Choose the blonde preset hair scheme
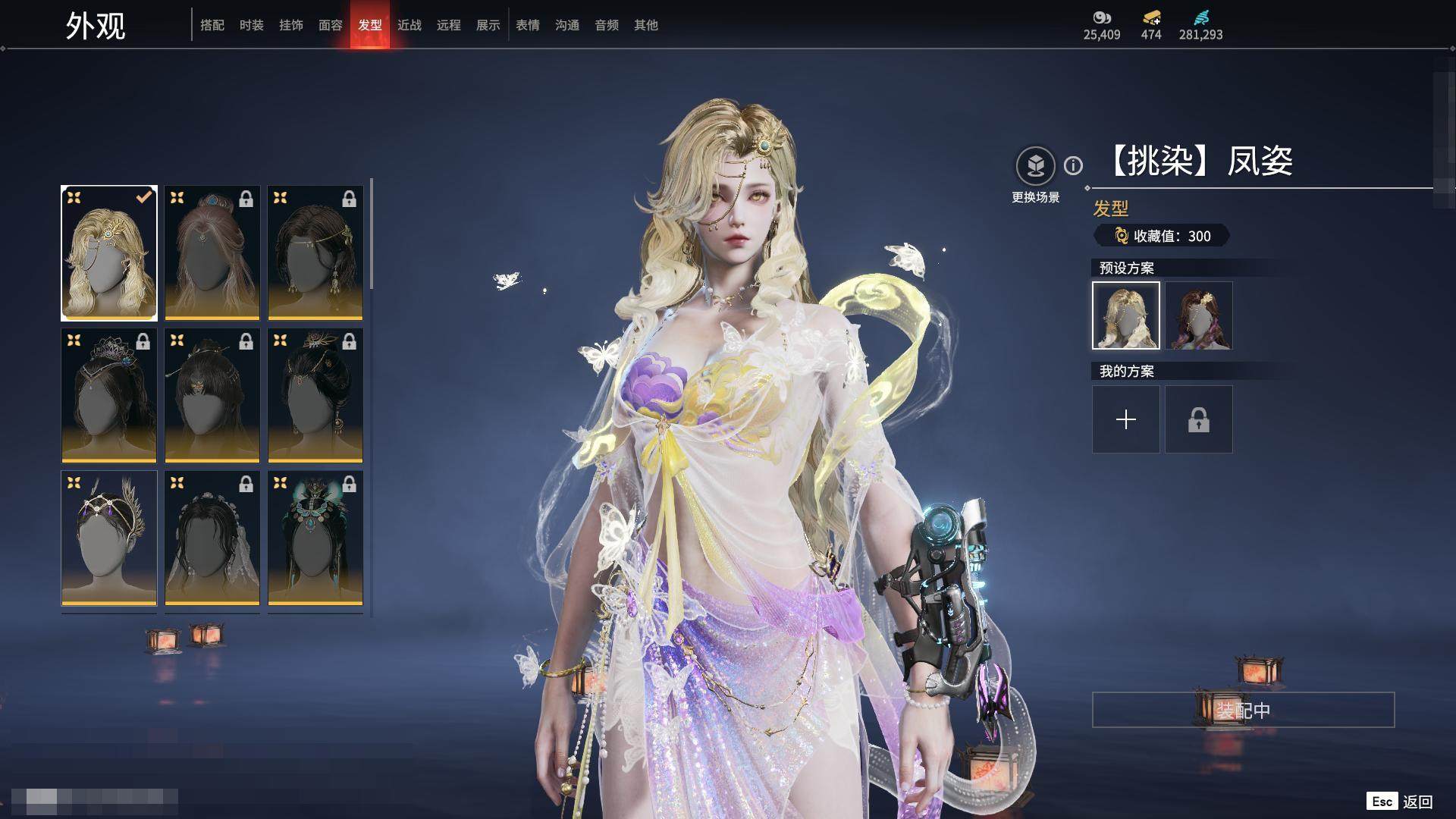This screenshot has height=819, width=1456. [x=1126, y=315]
